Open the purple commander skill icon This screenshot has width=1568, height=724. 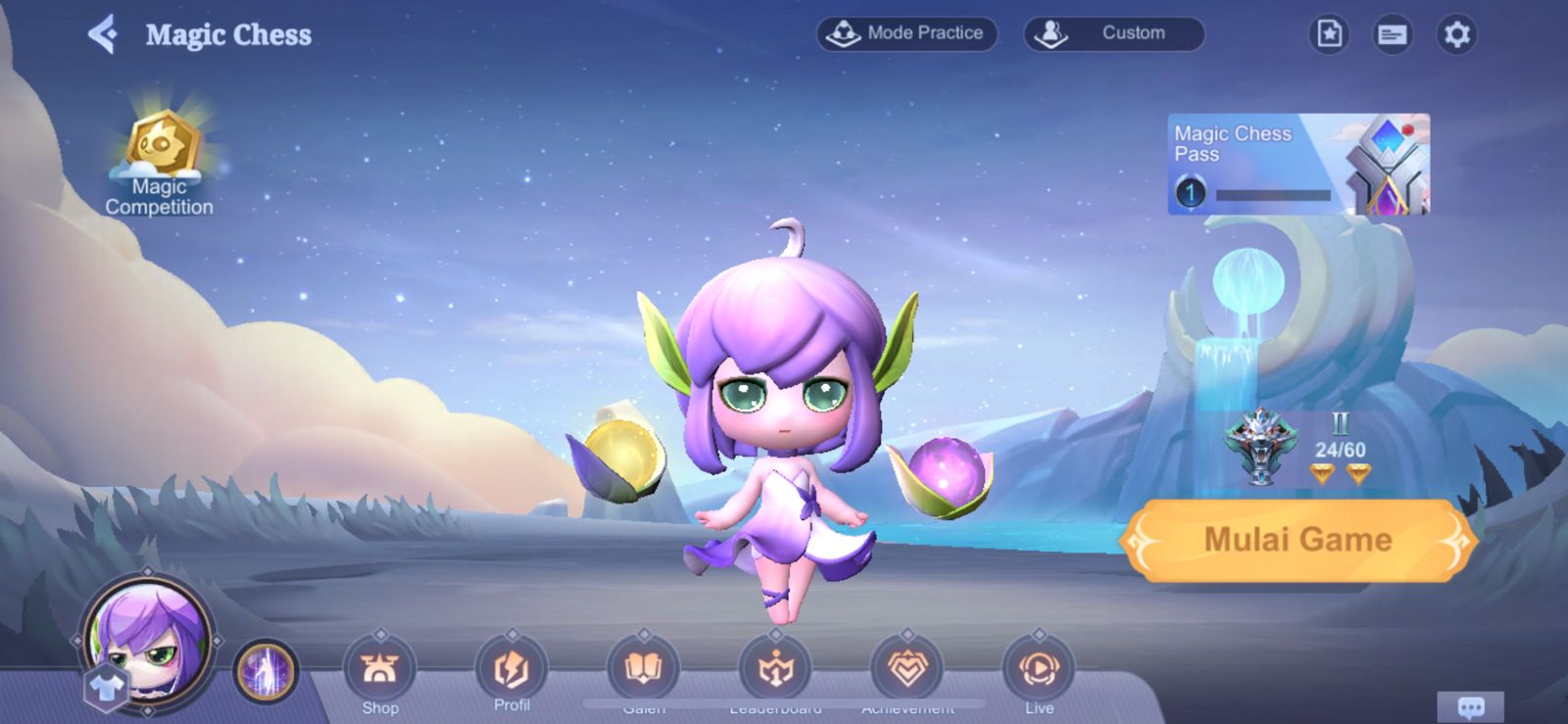click(266, 673)
